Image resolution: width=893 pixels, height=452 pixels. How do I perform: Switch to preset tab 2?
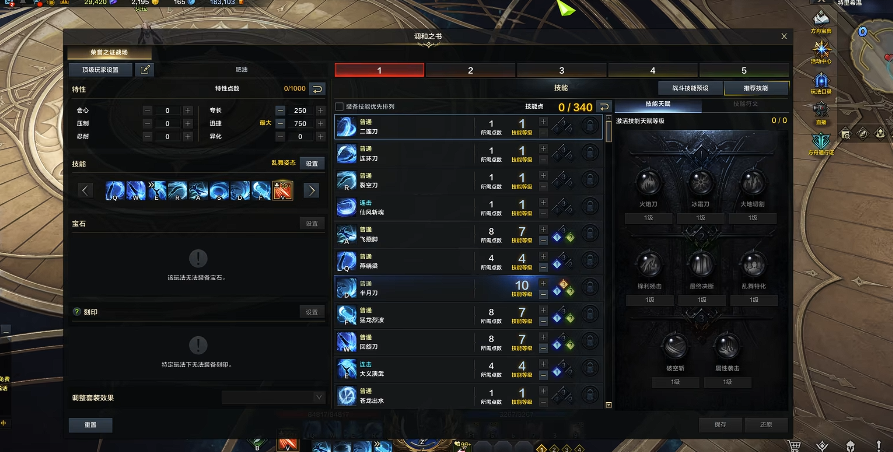click(x=470, y=71)
